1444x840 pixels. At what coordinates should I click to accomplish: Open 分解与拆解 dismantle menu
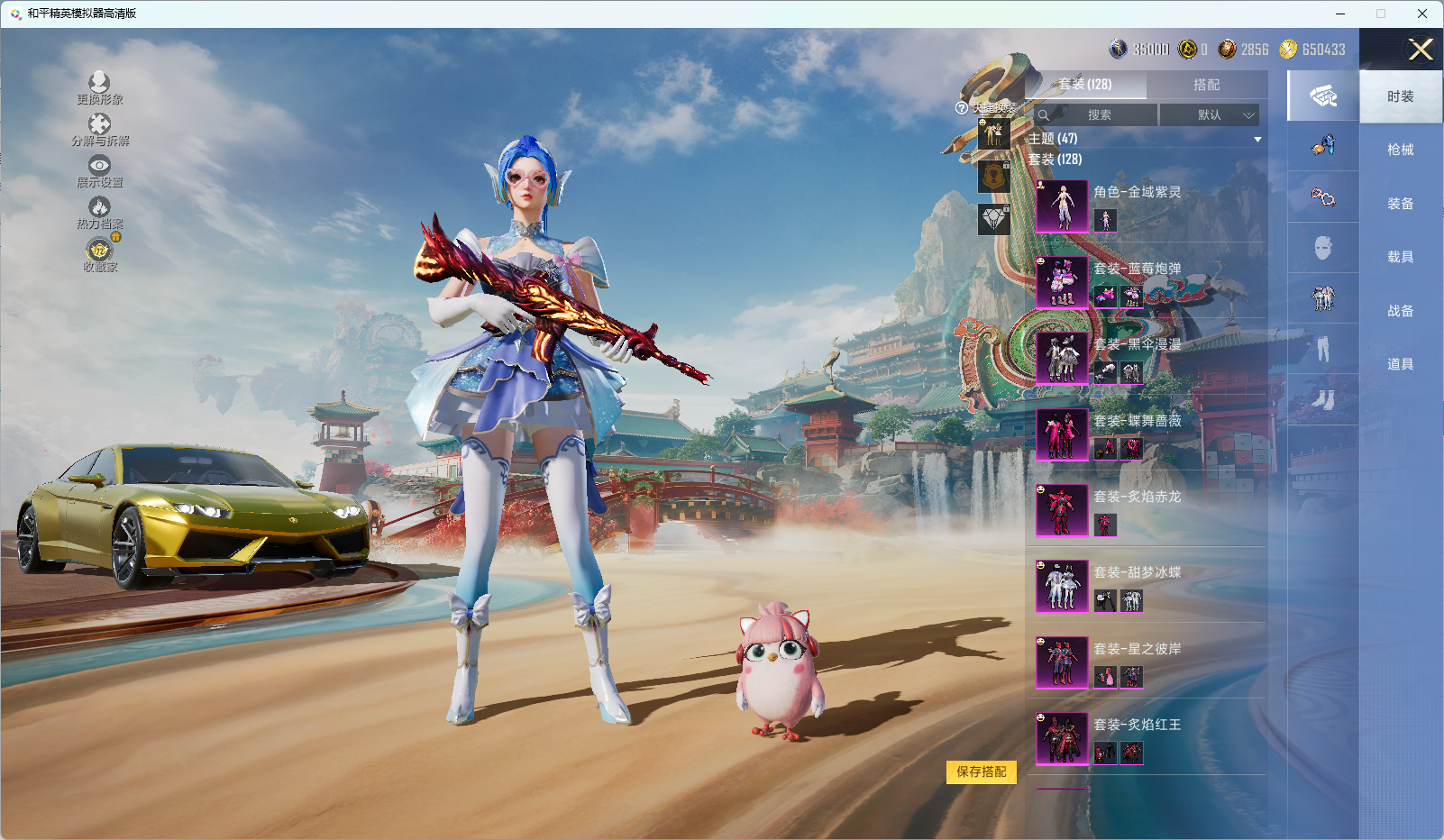click(99, 130)
